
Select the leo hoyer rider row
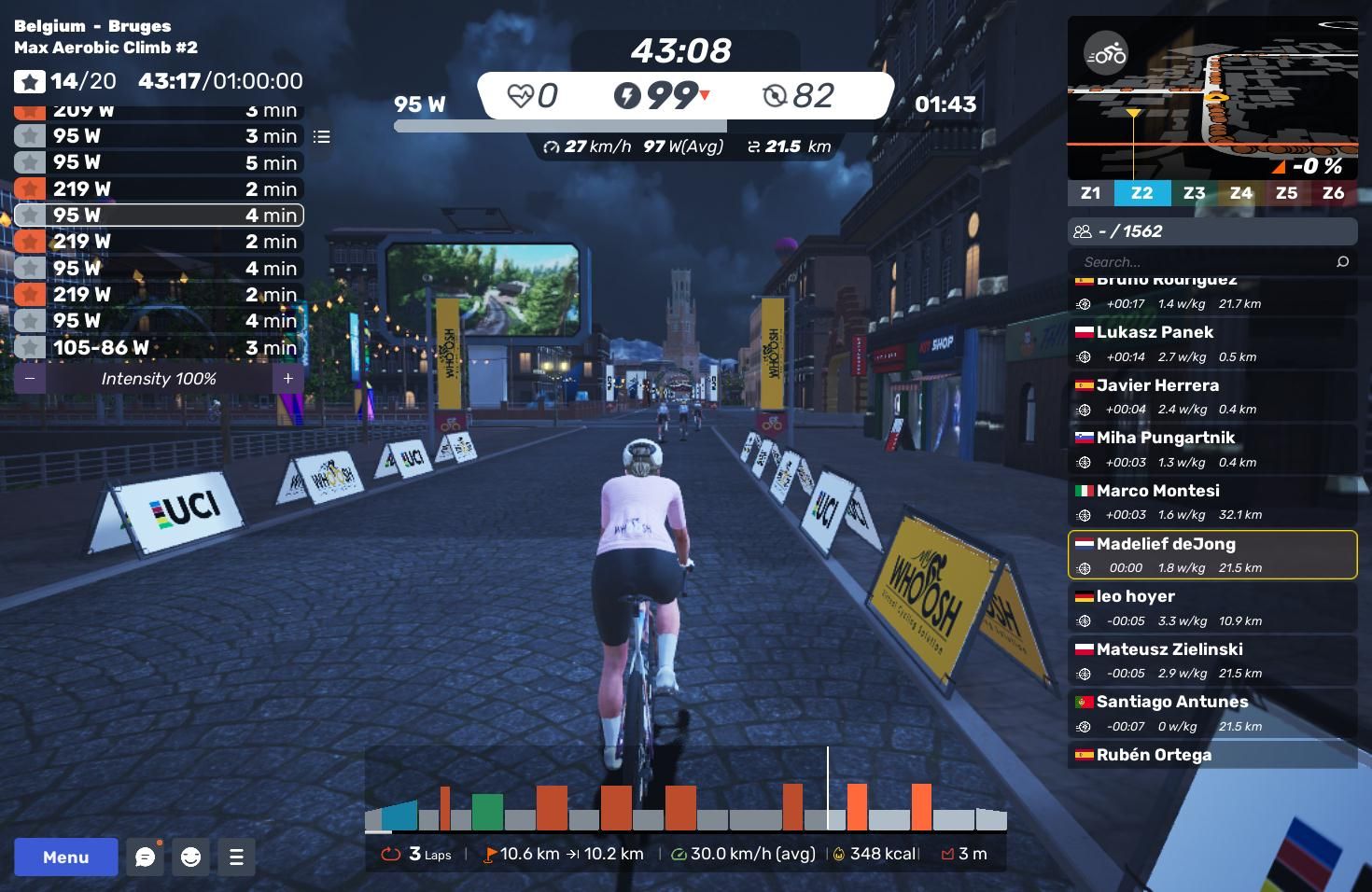click(1211, 607)
